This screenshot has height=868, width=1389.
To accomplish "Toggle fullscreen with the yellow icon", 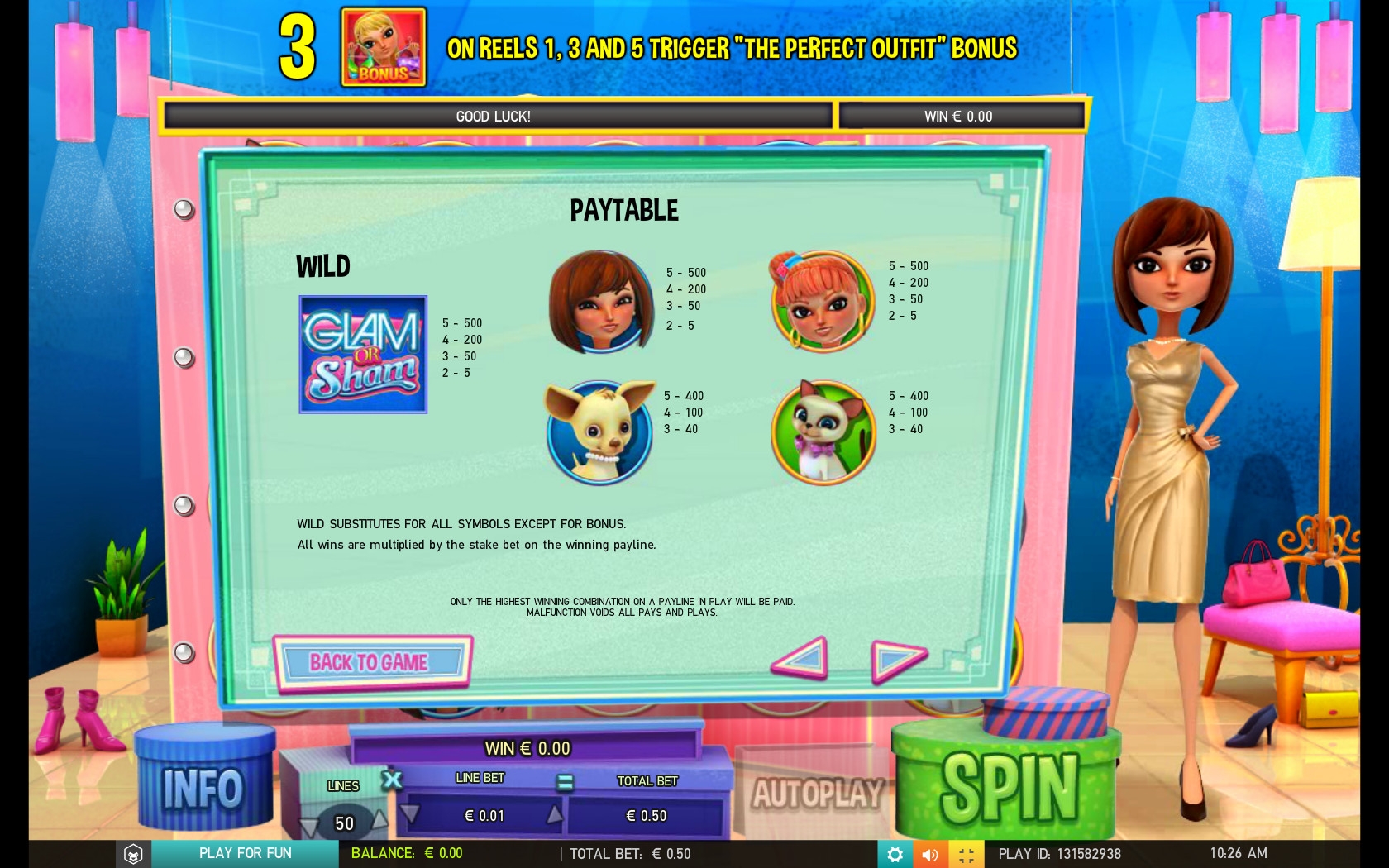I will tap(966, 854).
